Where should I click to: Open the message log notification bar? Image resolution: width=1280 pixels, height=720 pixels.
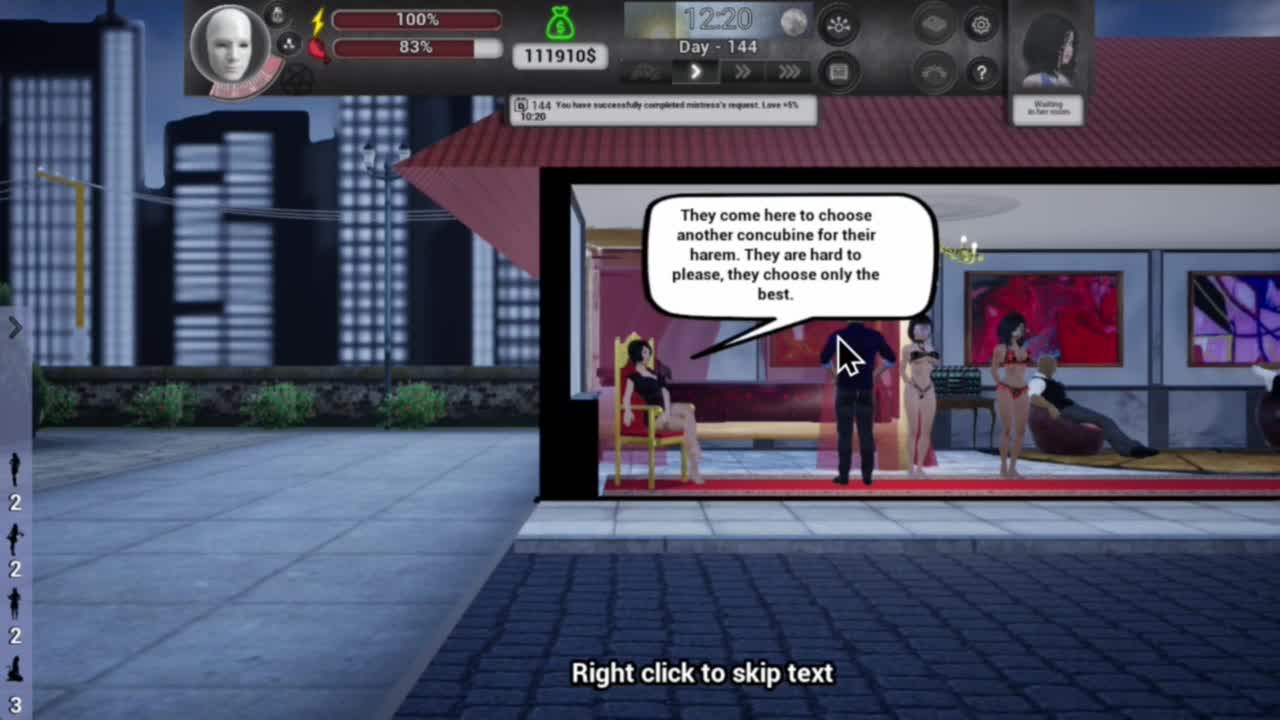point(663,110)
